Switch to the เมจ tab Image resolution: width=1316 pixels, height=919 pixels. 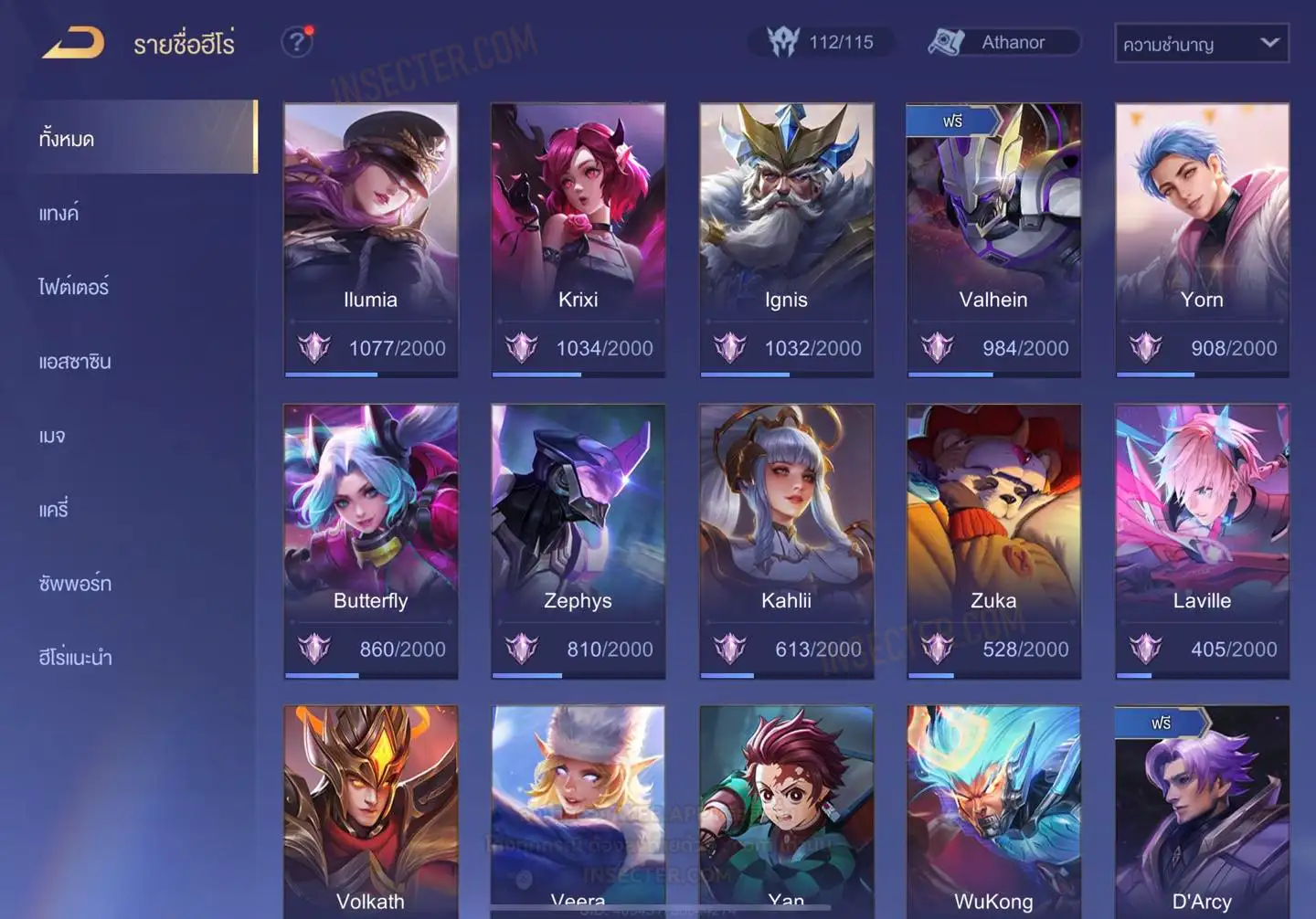pos(52,436)
